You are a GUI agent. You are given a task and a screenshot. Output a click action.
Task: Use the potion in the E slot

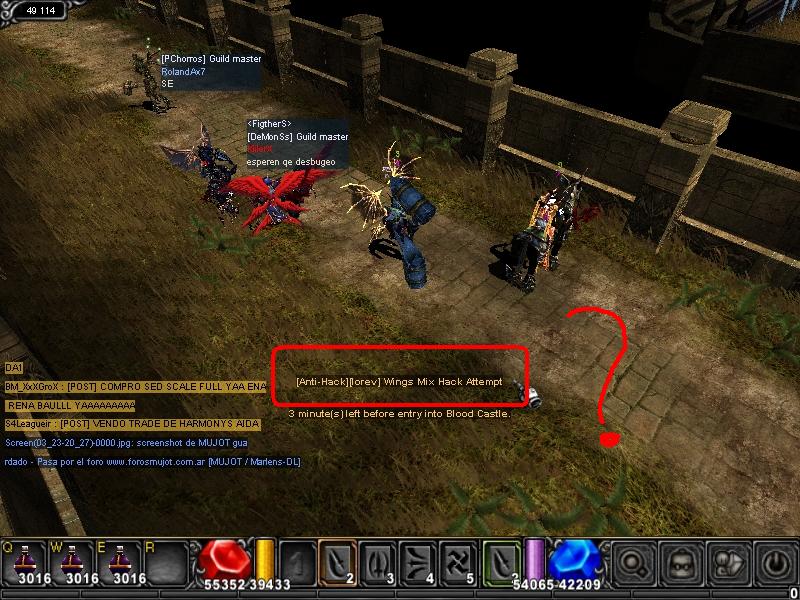[127, 561]
